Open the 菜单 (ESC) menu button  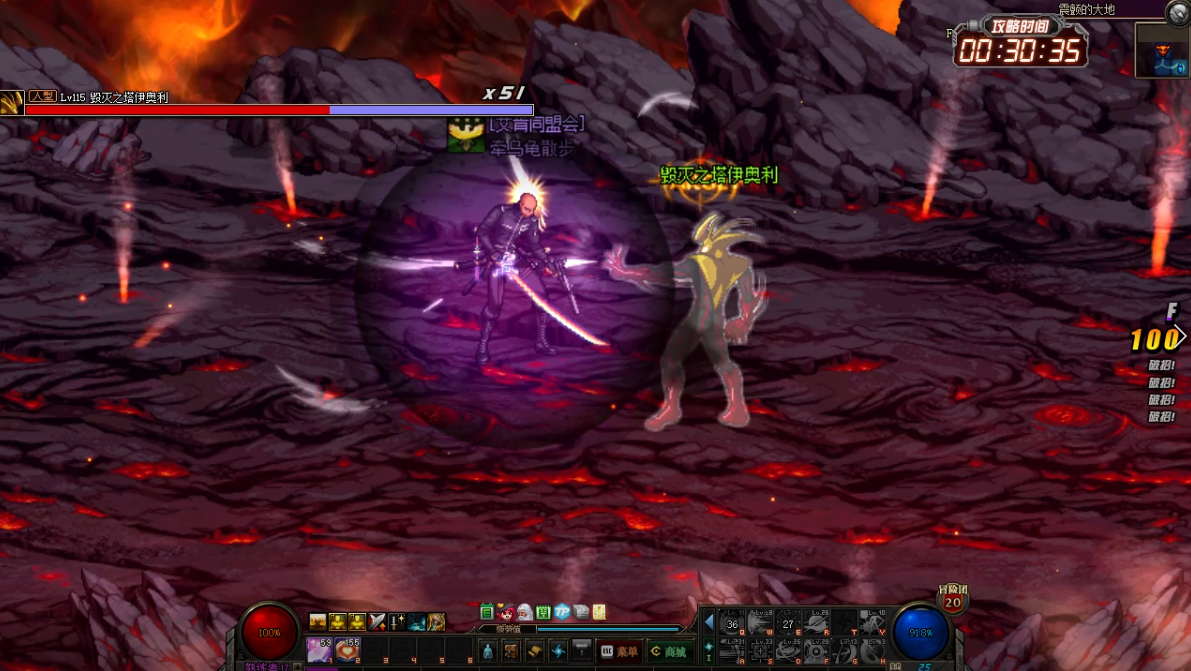[x=620, y=652]
